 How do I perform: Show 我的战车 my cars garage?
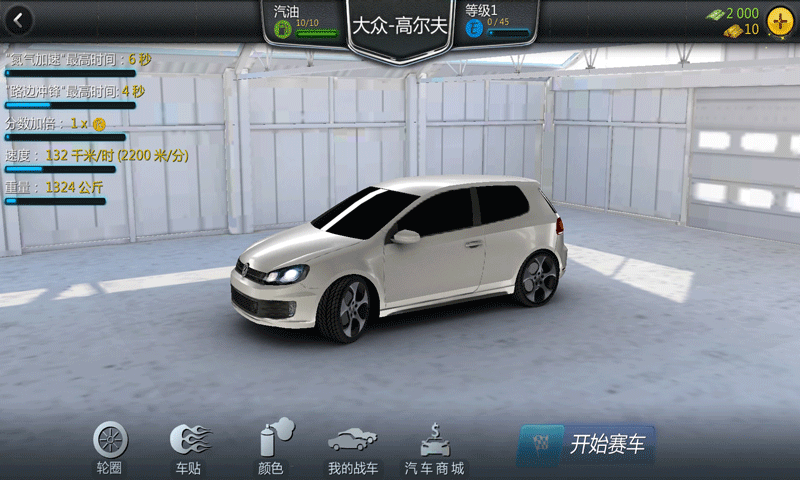(x=352, y=448)
